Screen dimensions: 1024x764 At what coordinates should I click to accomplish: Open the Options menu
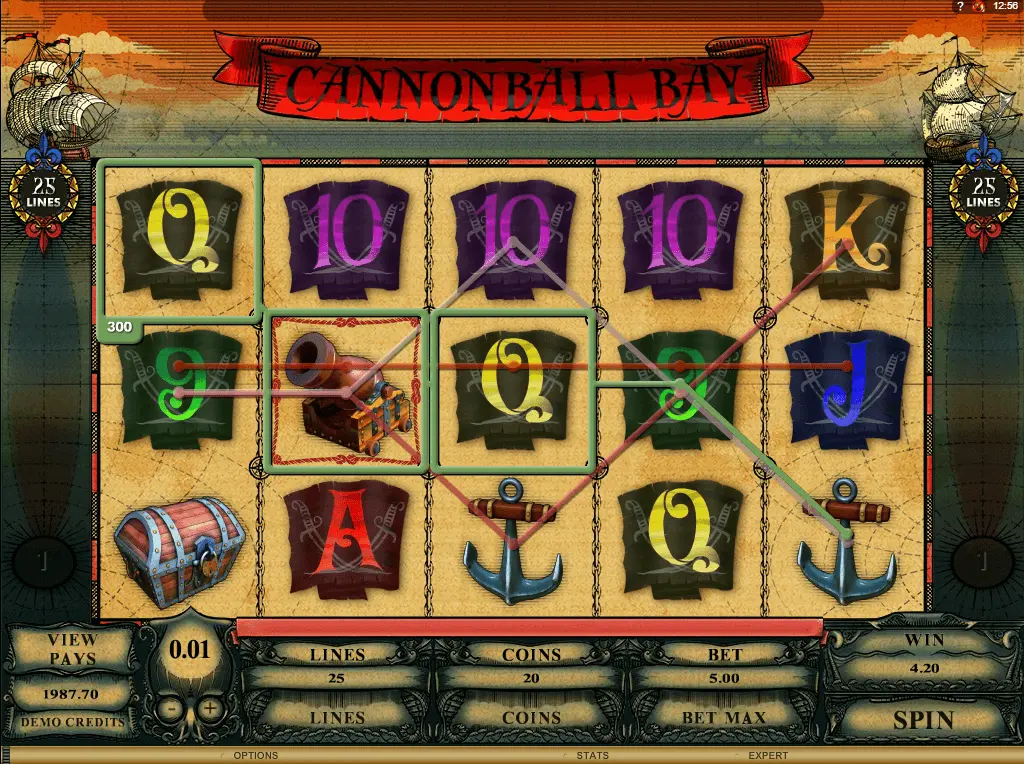point(255,756)
